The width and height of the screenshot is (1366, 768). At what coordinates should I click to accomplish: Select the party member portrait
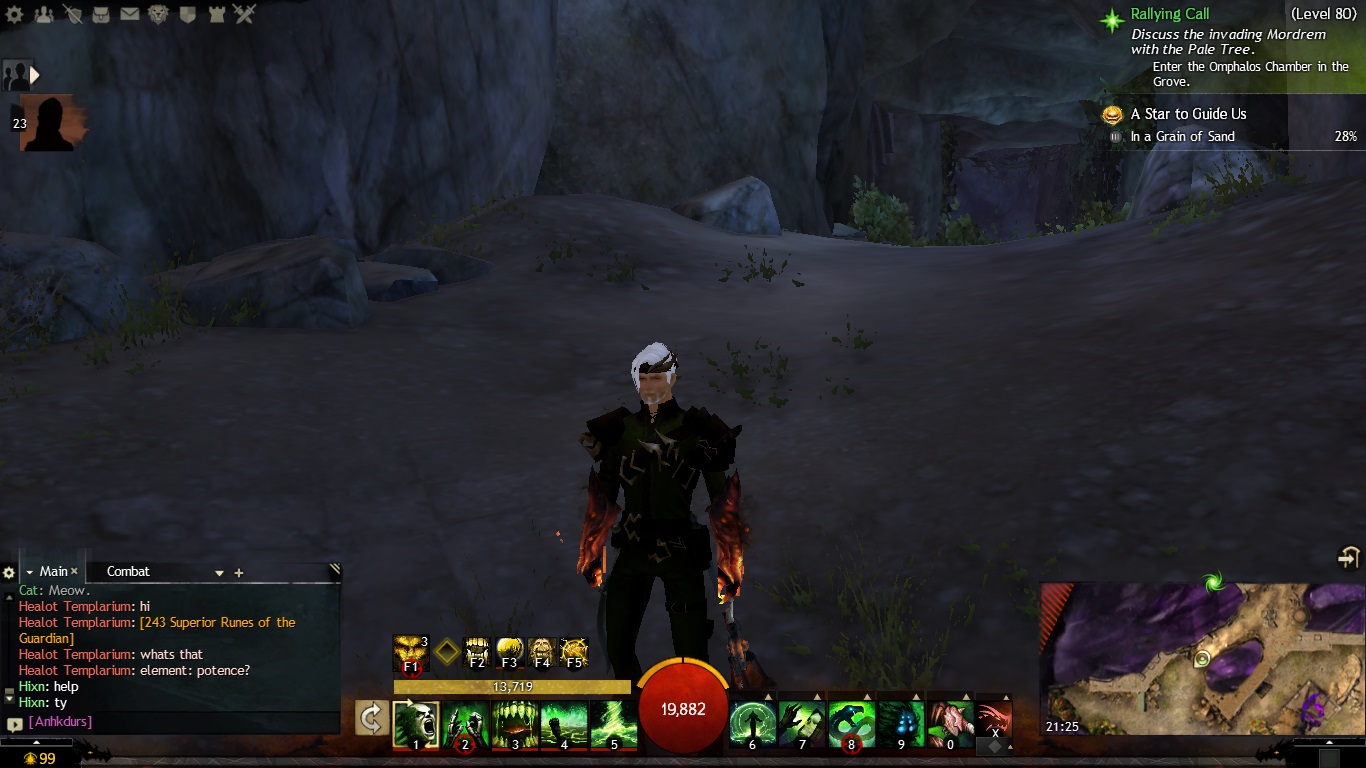49,123
